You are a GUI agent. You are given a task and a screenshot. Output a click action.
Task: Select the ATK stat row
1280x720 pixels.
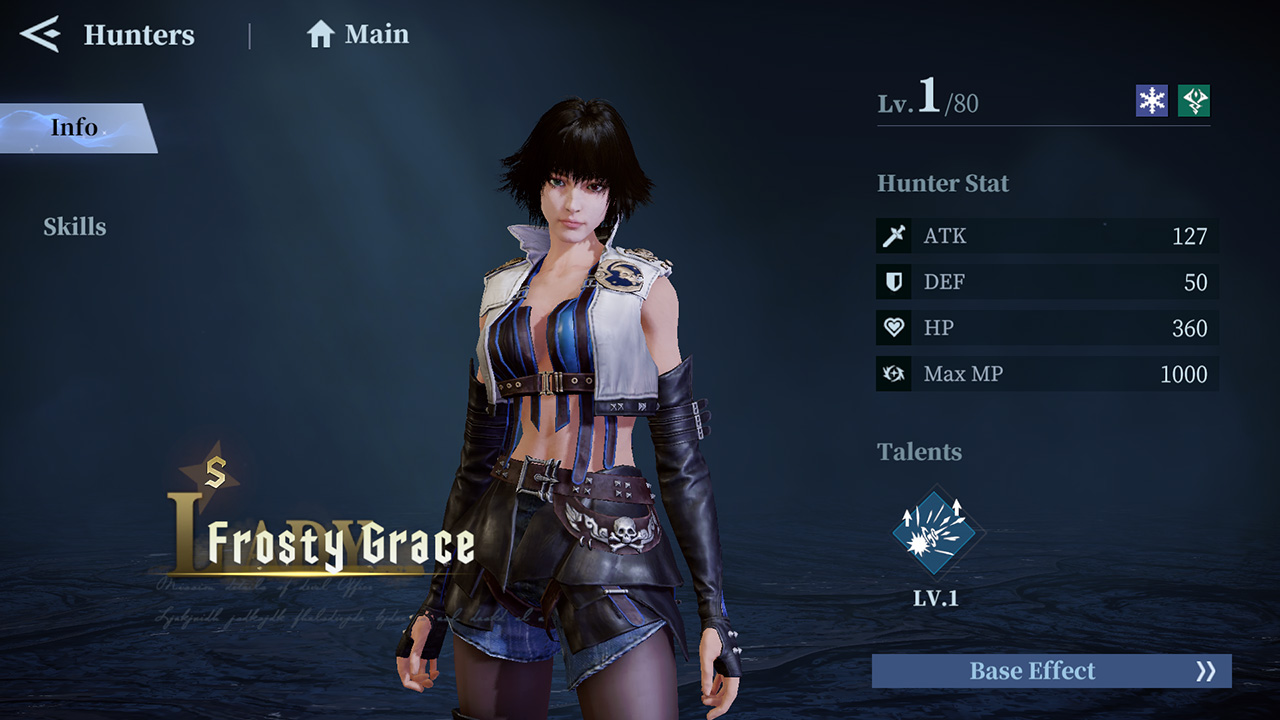click(1045, 236)
